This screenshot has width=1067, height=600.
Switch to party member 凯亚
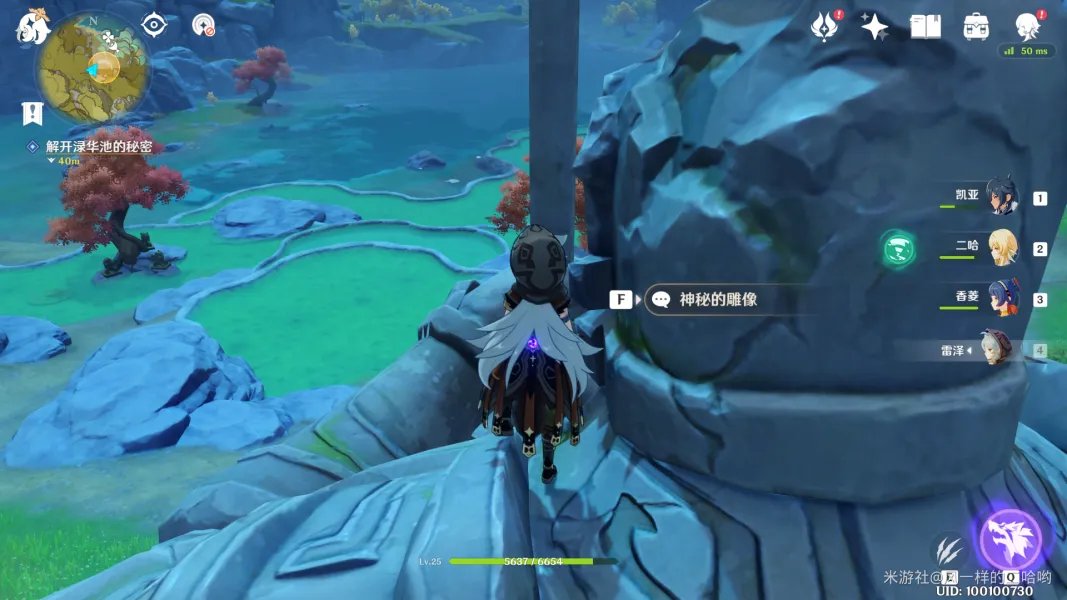1000,197
